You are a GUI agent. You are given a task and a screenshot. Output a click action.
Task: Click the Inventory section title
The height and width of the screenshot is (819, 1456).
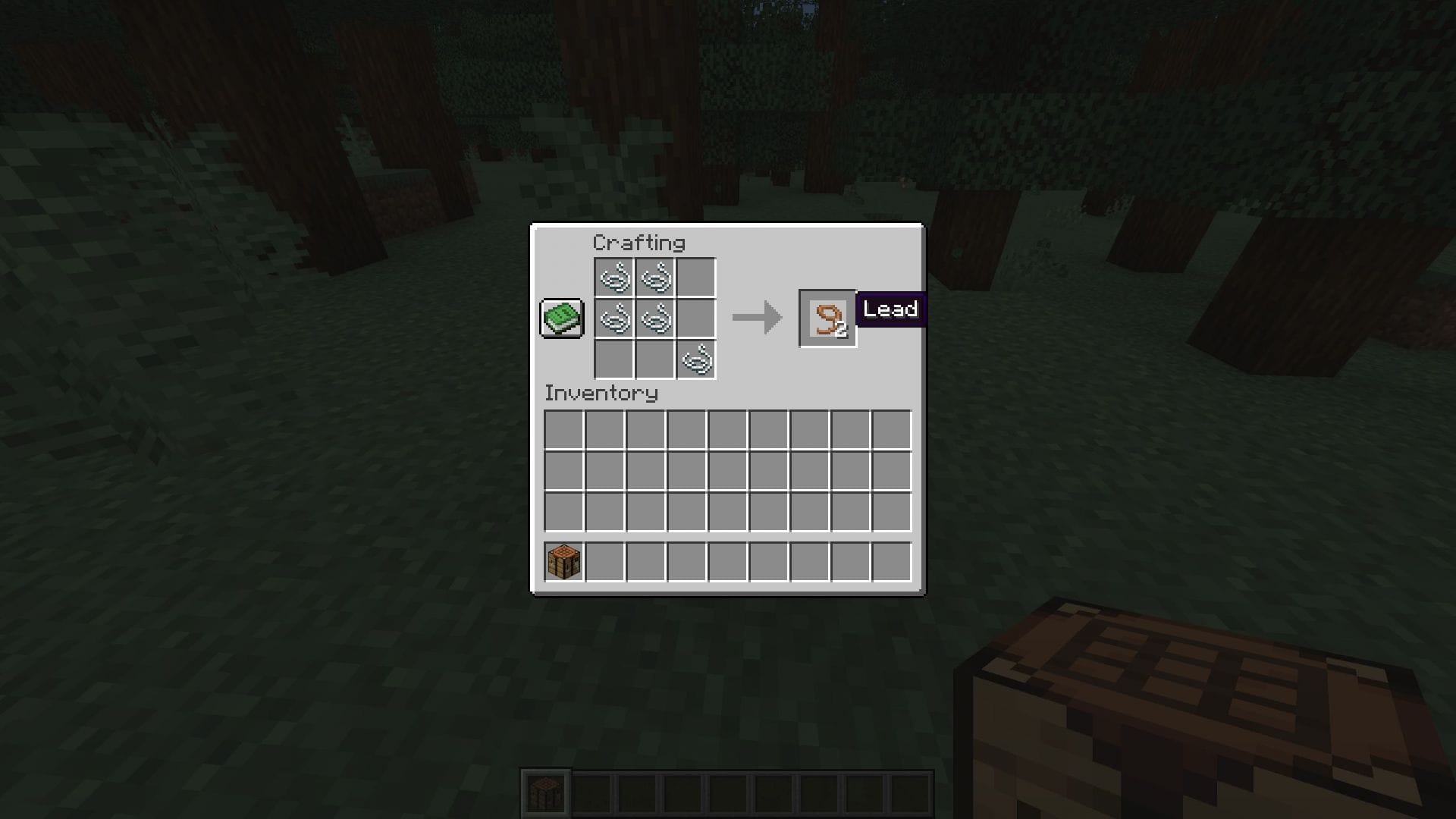coord(600,394)
